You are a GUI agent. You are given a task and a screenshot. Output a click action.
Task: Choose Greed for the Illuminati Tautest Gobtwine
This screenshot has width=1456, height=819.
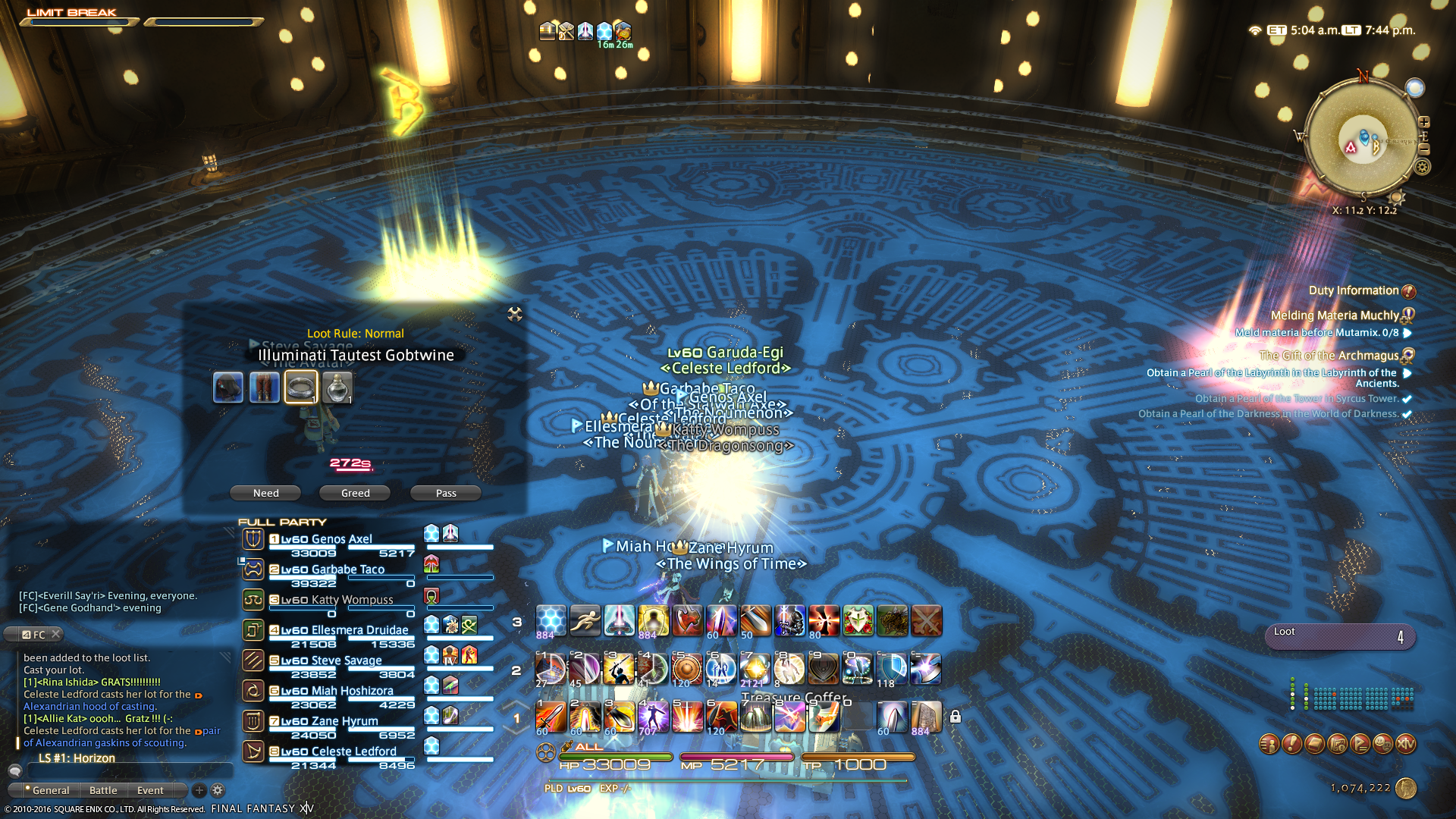(355, 493)
